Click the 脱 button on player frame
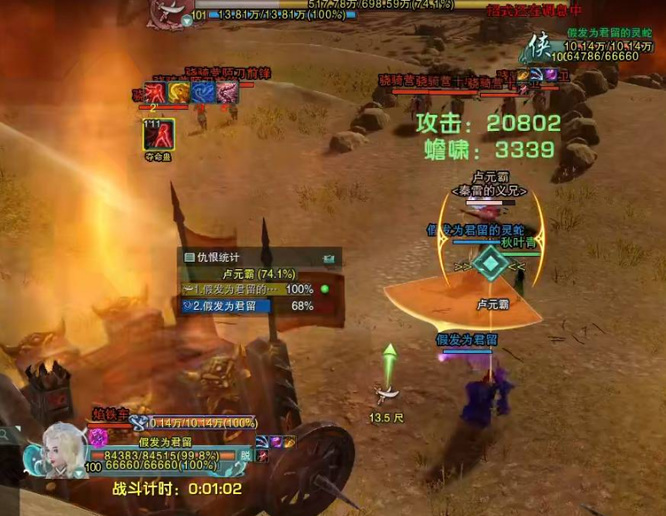This screenshot has width=666, height=516. click(x=245, y=454)
